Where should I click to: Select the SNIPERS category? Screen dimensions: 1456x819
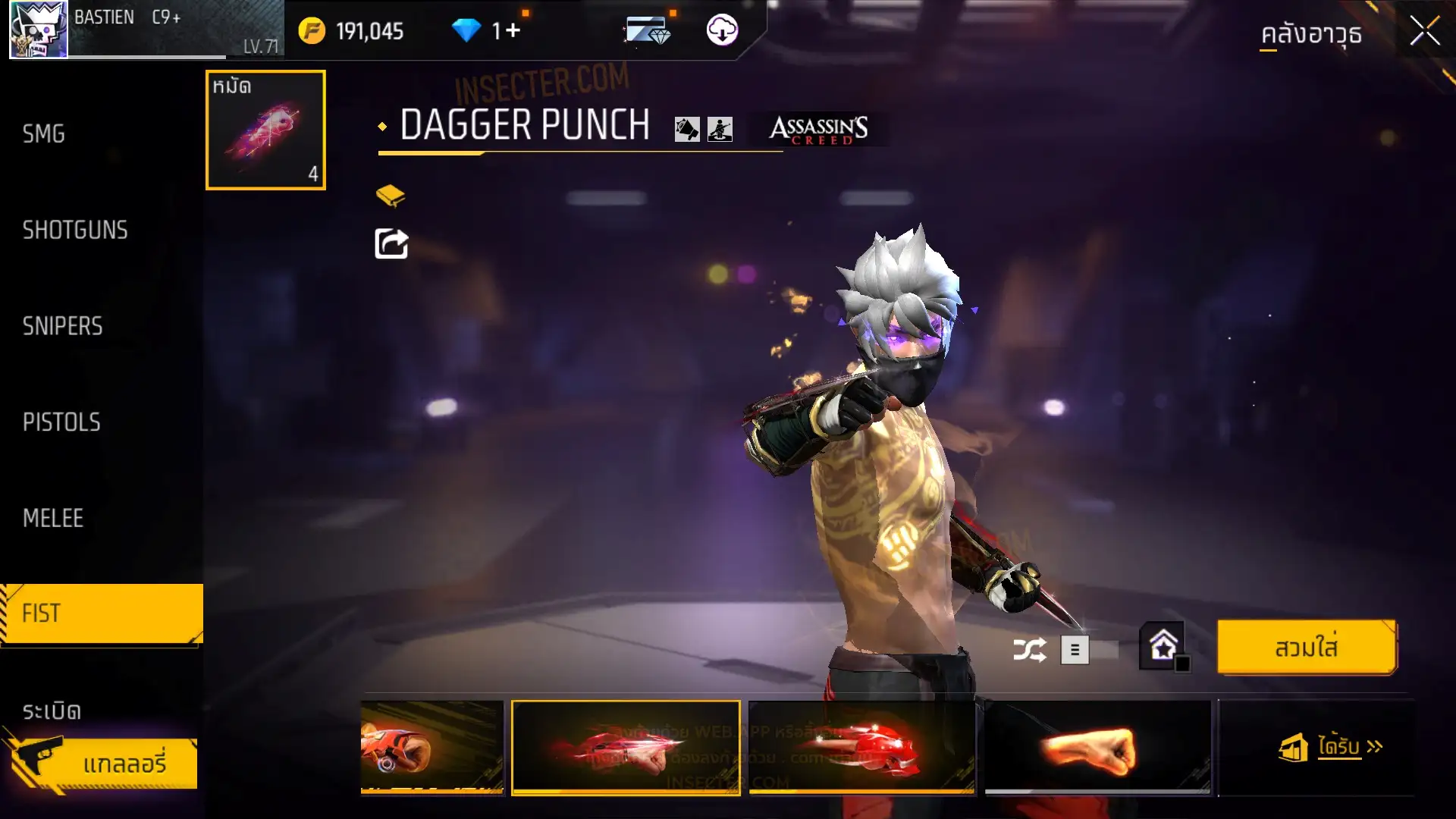click(x=62, y=326)
